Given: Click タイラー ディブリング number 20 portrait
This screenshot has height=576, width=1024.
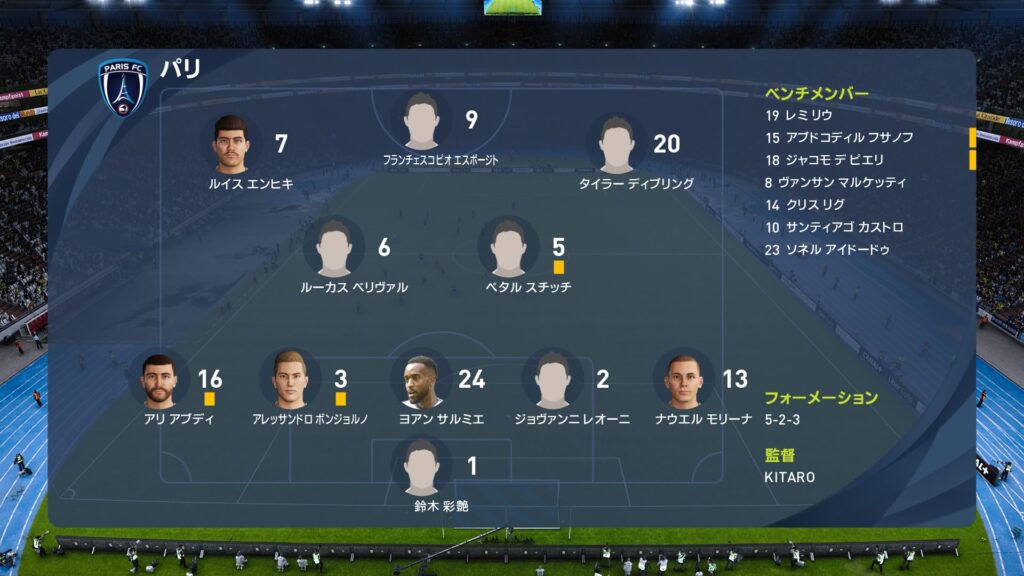Looking at the screenshot, I should coord(616,145).
